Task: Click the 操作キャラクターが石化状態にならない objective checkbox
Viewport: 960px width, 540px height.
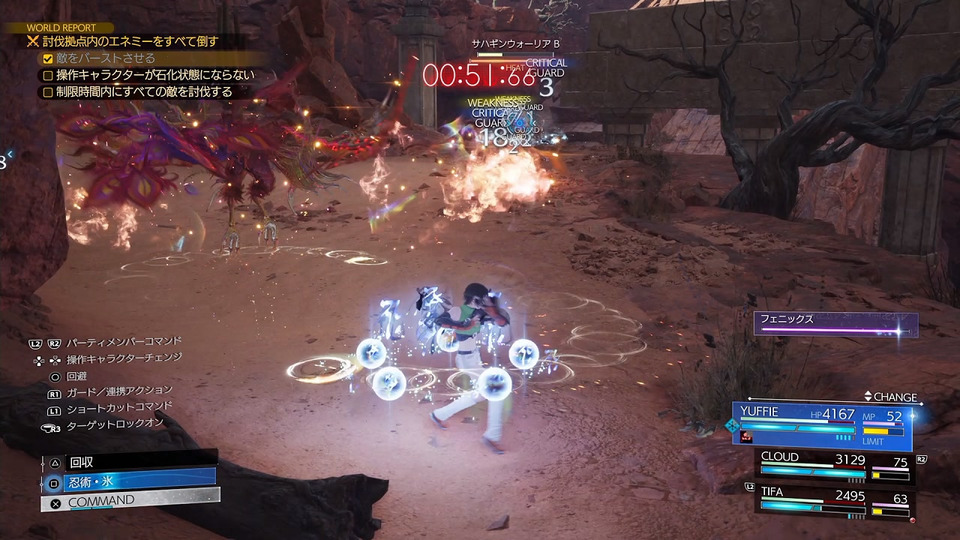Action: point(47,75)
